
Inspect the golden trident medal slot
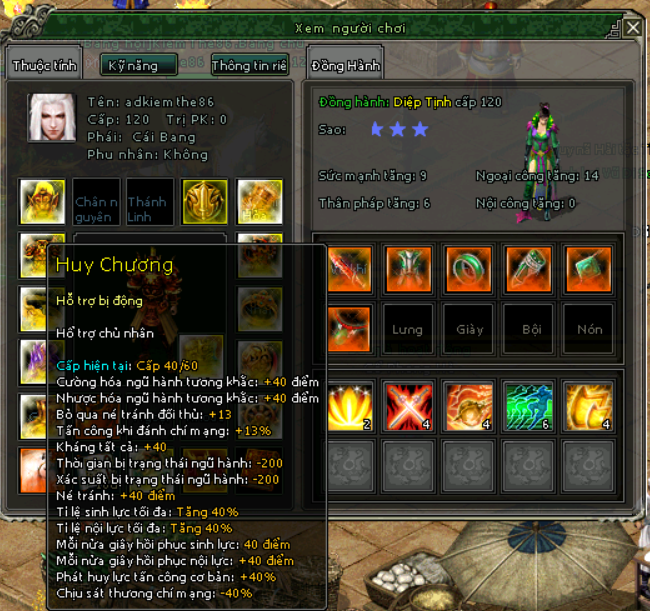click(204, 202)
